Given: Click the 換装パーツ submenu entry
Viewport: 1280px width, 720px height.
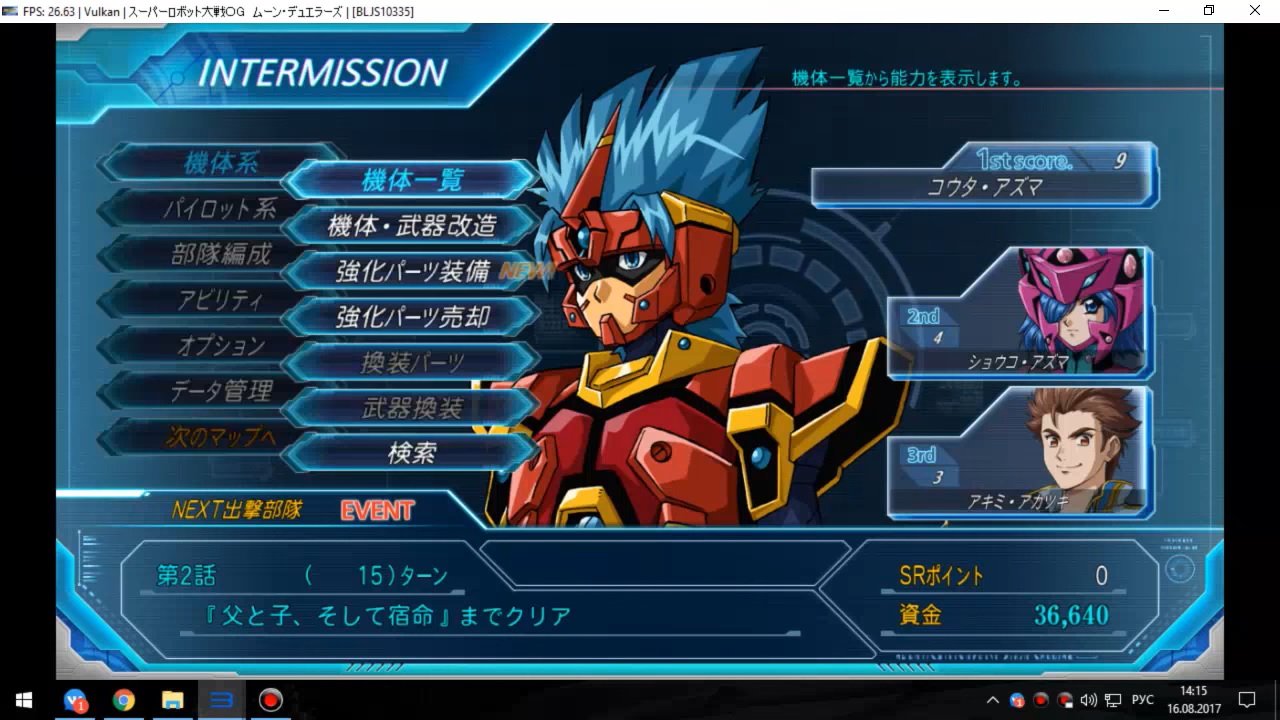Looking at the screenshot, I should coord(412,362).
